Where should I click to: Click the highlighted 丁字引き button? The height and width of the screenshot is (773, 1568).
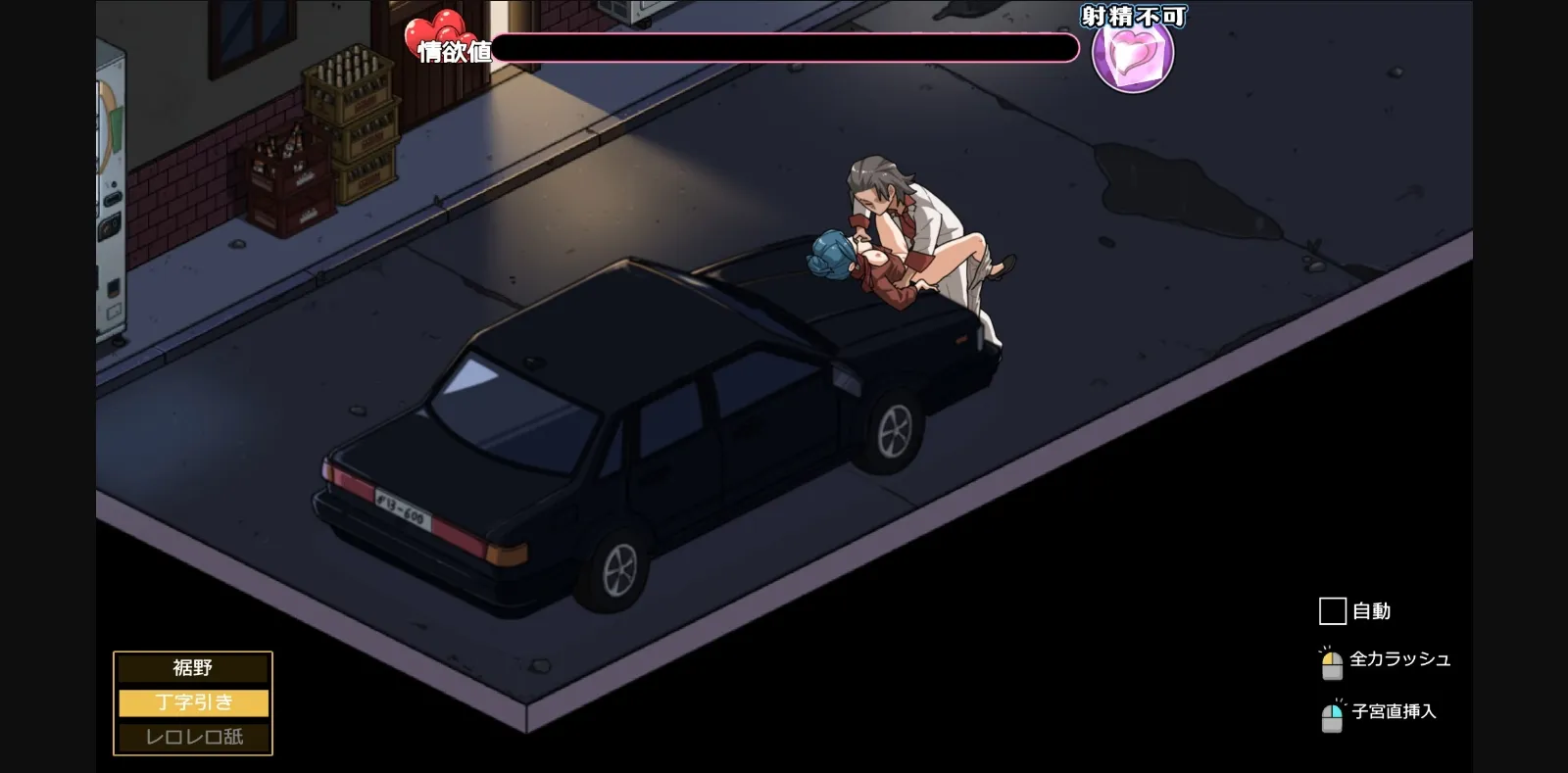coord(192,702)
